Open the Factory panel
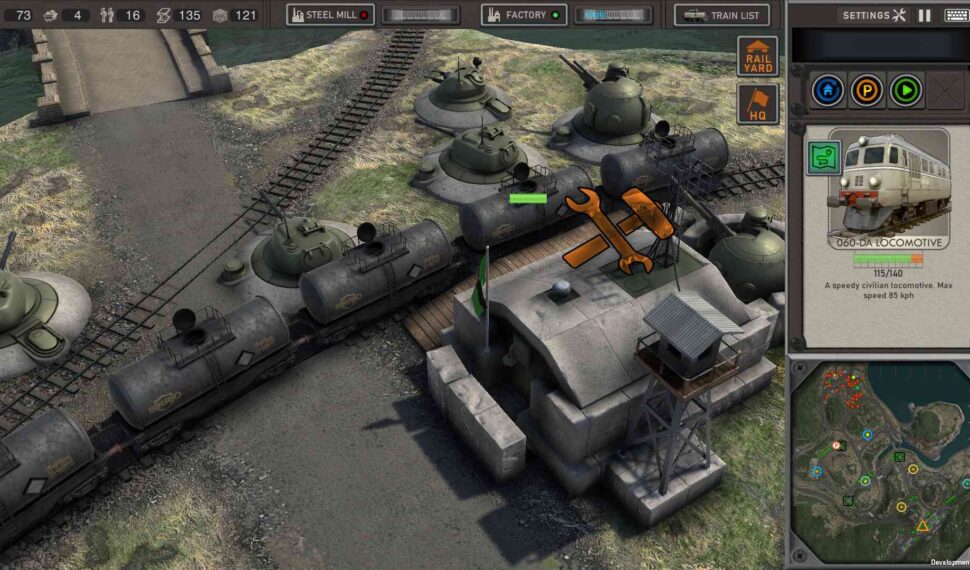 point(524,15)
